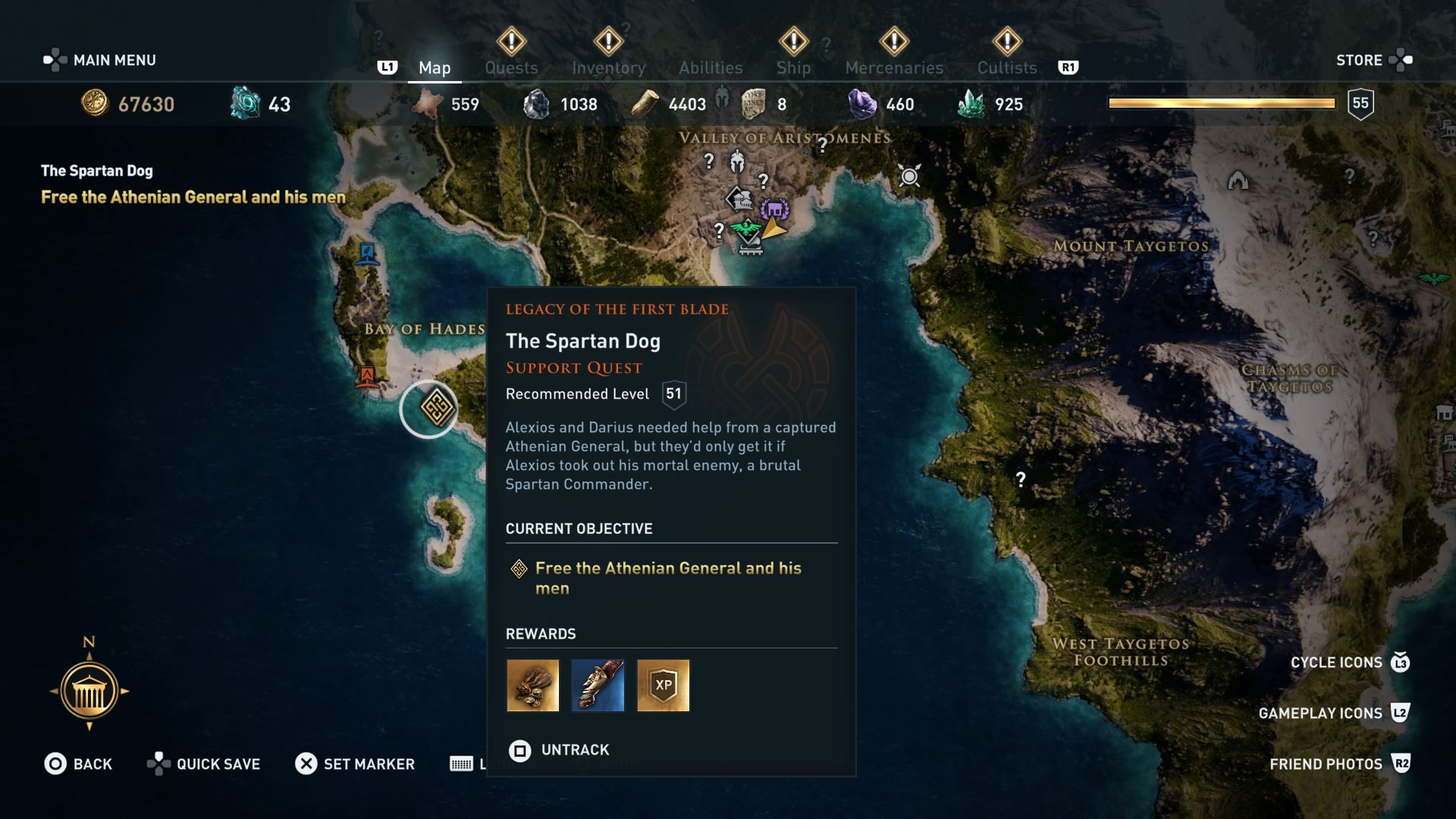Select the XP reward icon for The Spartan Dog
This screenshot has width=1456, height=819.
point(663,686)
